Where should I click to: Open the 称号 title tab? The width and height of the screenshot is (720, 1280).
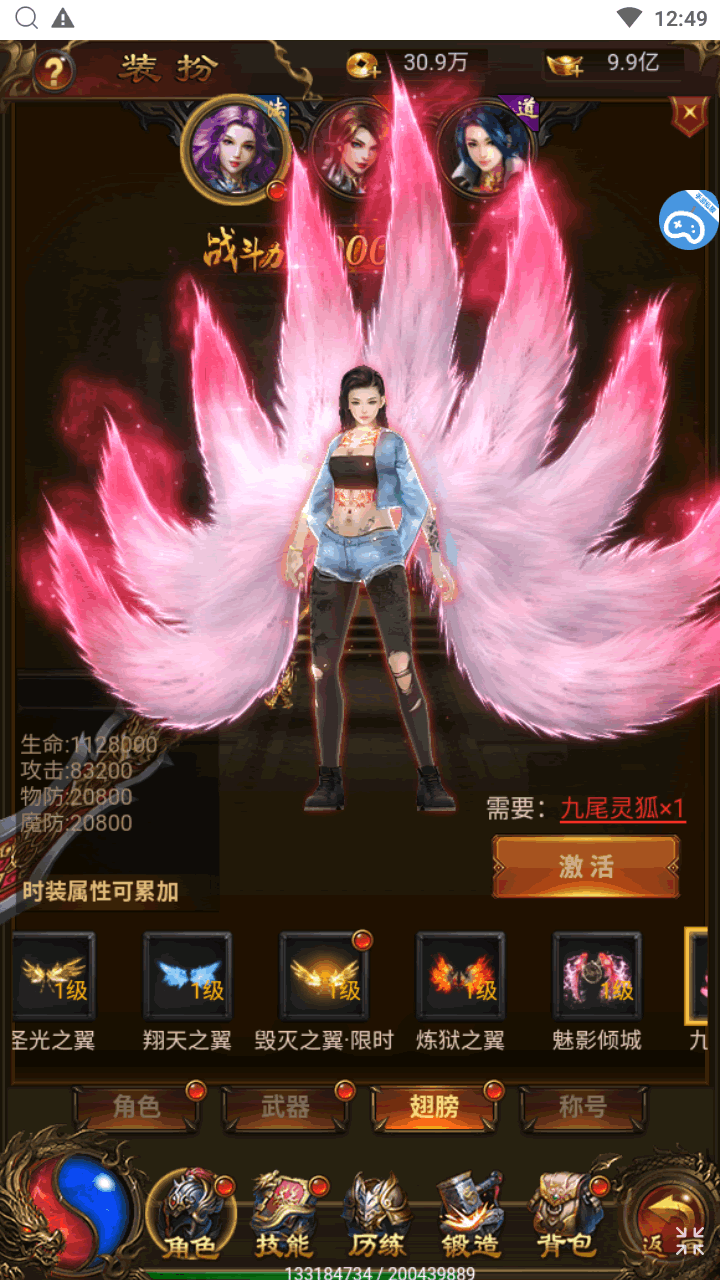point(582,1107)
